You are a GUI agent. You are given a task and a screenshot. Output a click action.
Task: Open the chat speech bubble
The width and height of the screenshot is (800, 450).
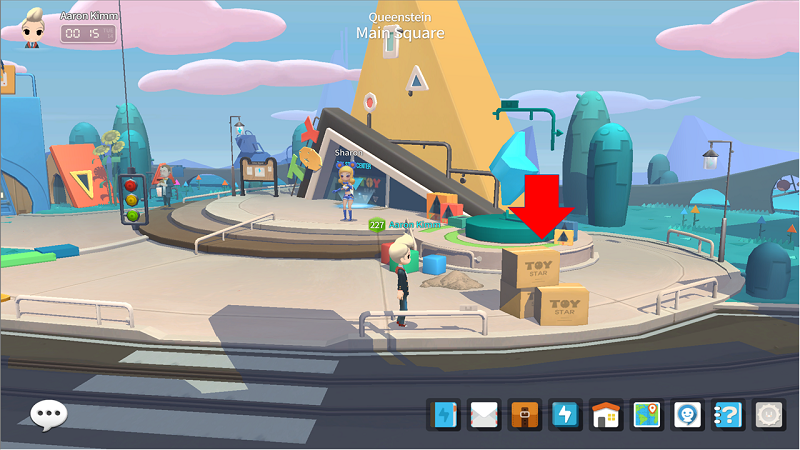coord(48,415)
